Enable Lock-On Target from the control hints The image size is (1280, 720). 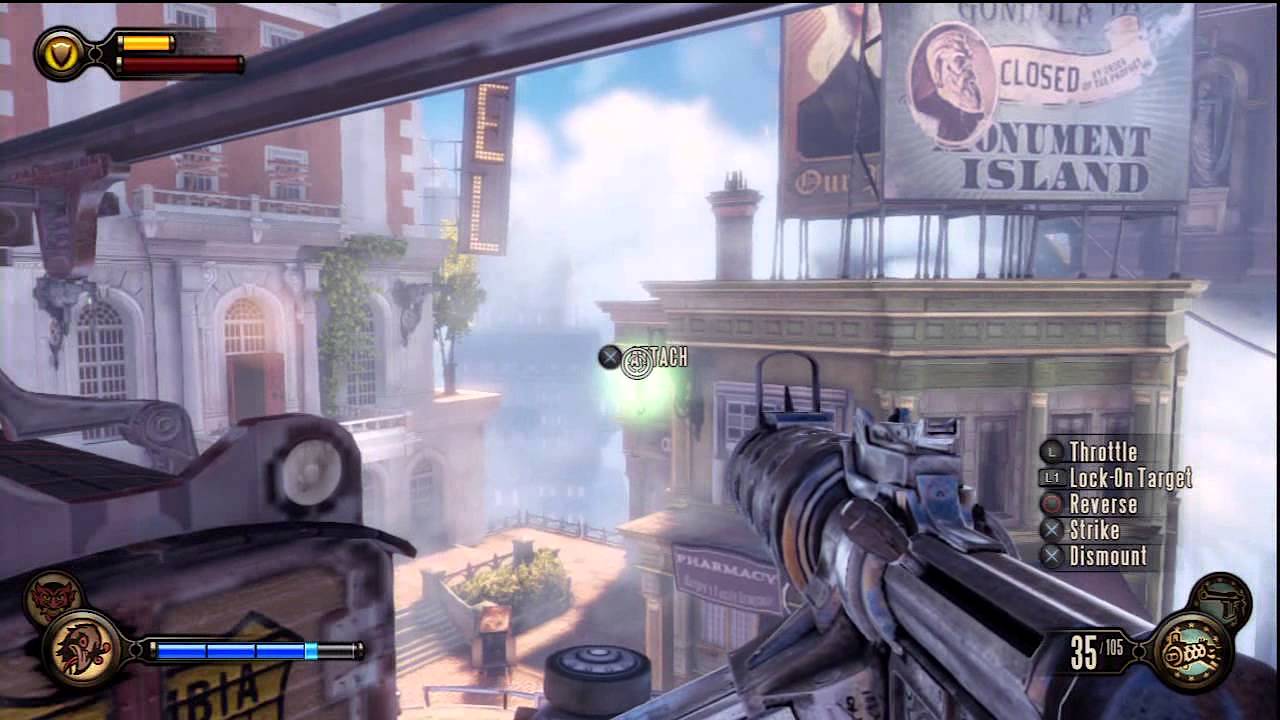click(1133, 479)
